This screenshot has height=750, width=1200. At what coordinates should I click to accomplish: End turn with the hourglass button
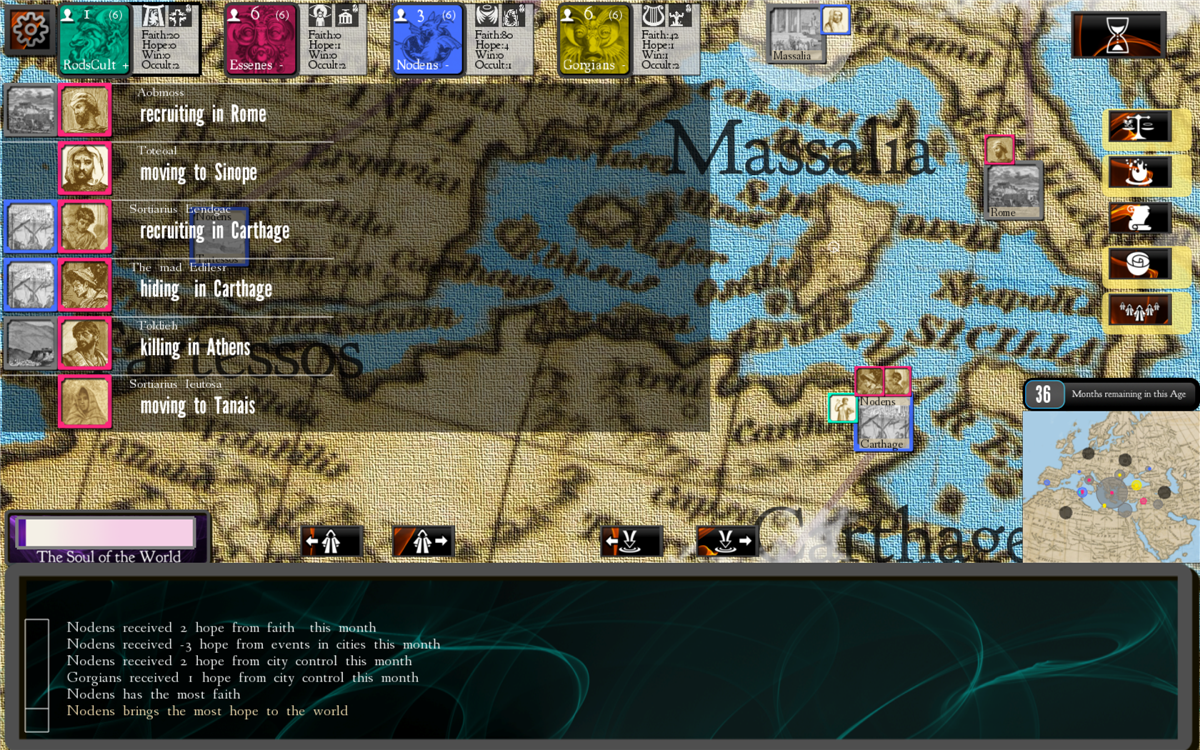click(x=1118, y=35)
